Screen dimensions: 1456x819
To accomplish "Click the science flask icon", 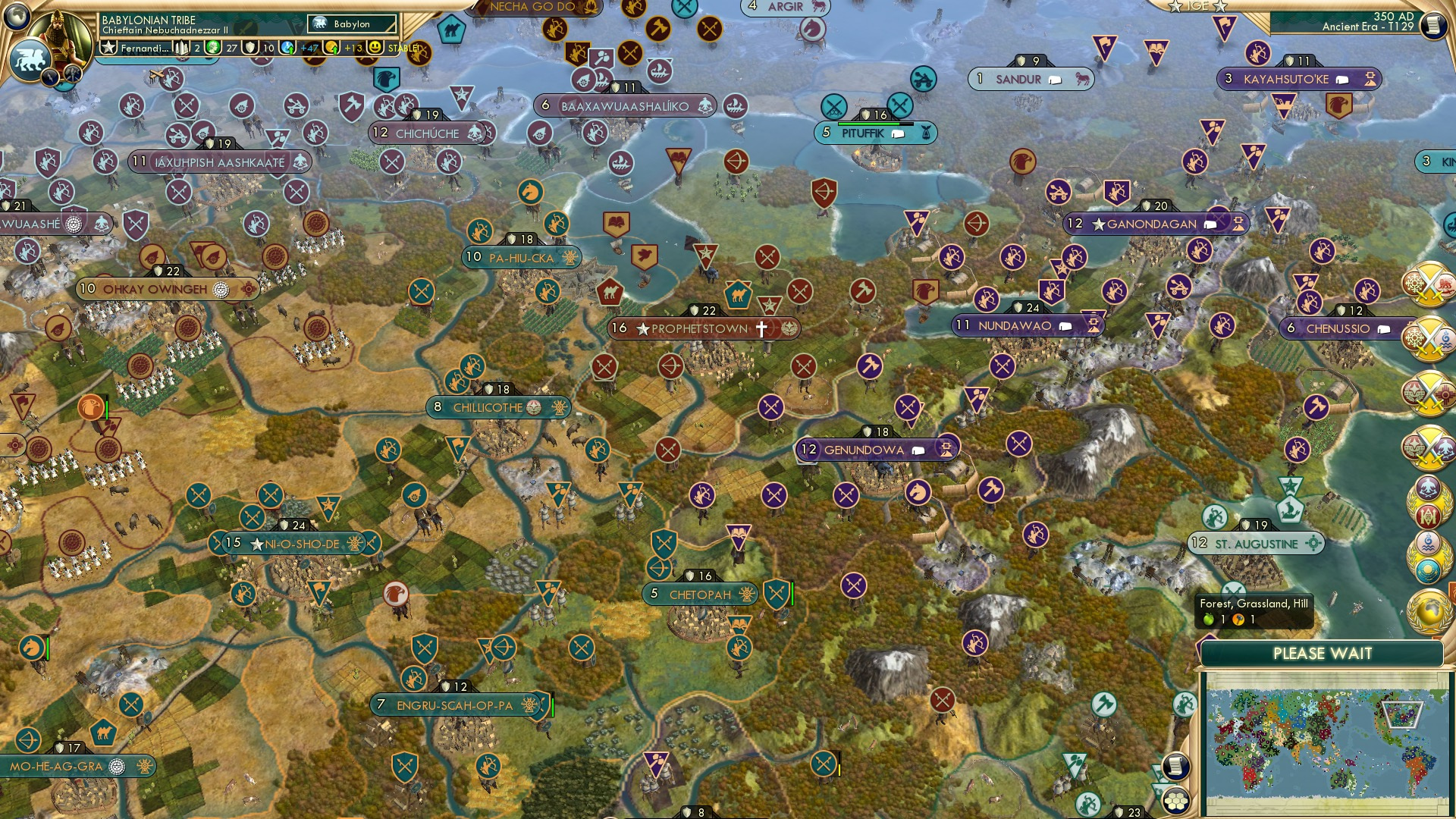I will click(288, 48).
